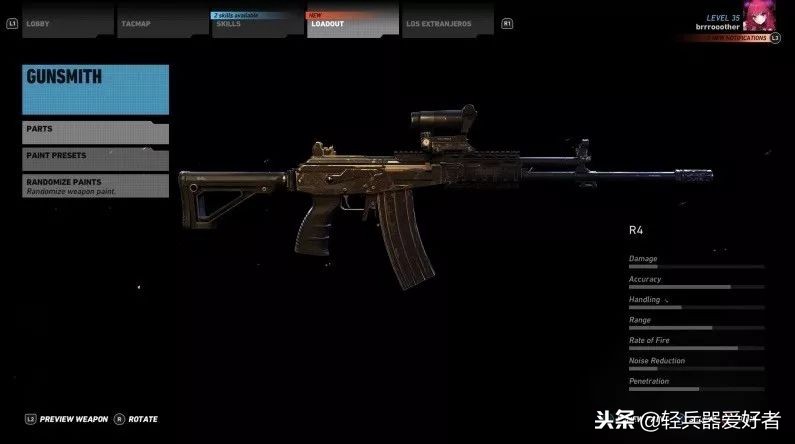The width and height of the screenshot is (795, 444).
Task: Click the player avatar portrait
Action: [x=762, y=17]
